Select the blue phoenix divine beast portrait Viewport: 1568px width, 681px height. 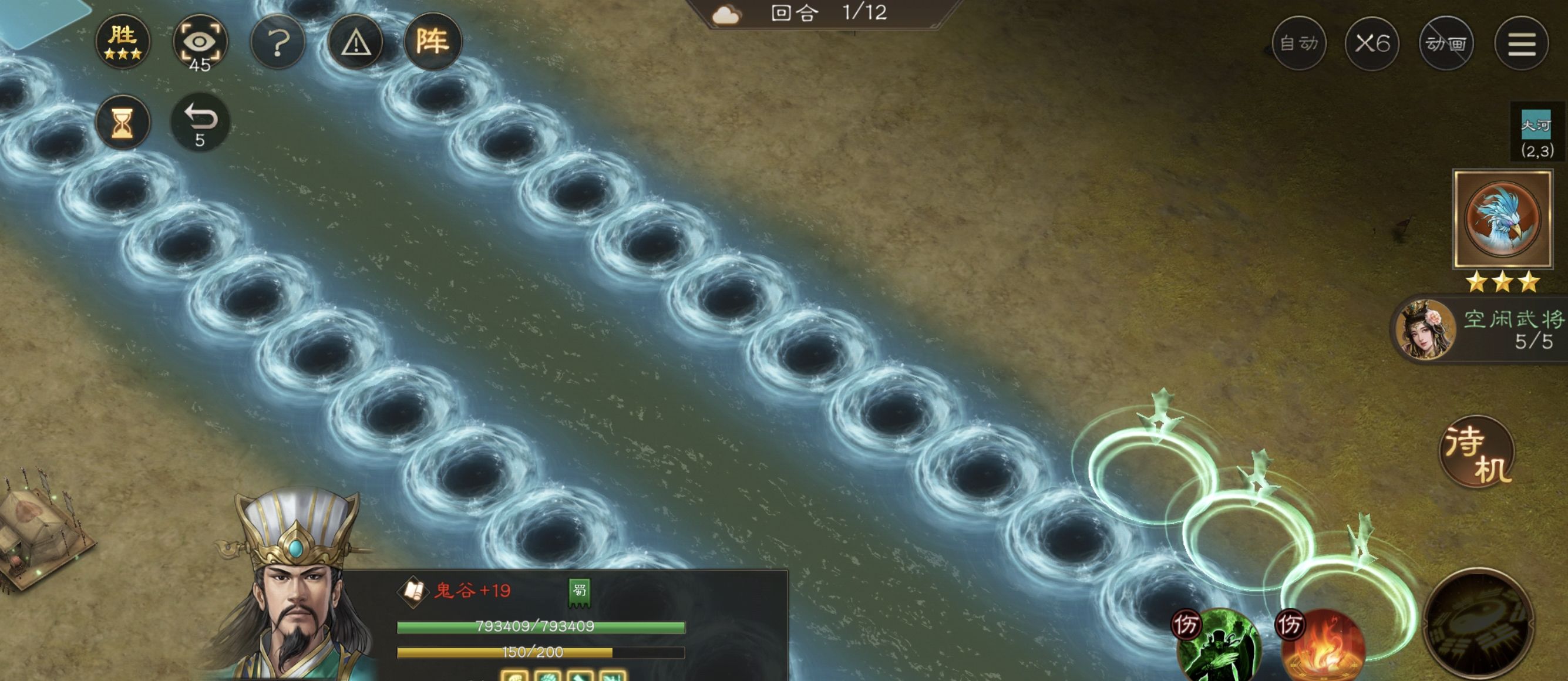point(1502,219)
